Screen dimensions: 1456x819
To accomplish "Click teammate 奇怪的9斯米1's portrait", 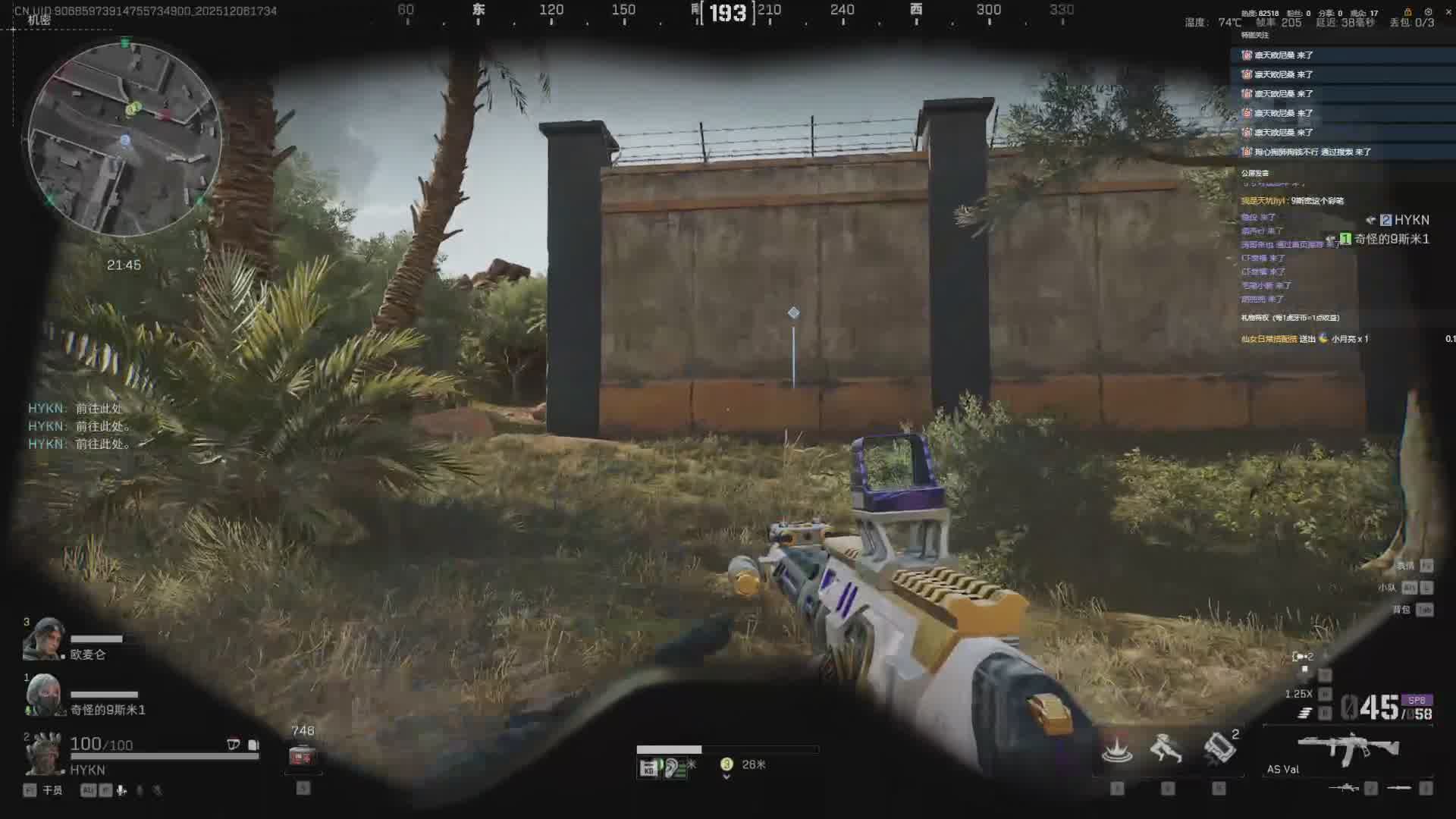I will click(x=42, y=695).
